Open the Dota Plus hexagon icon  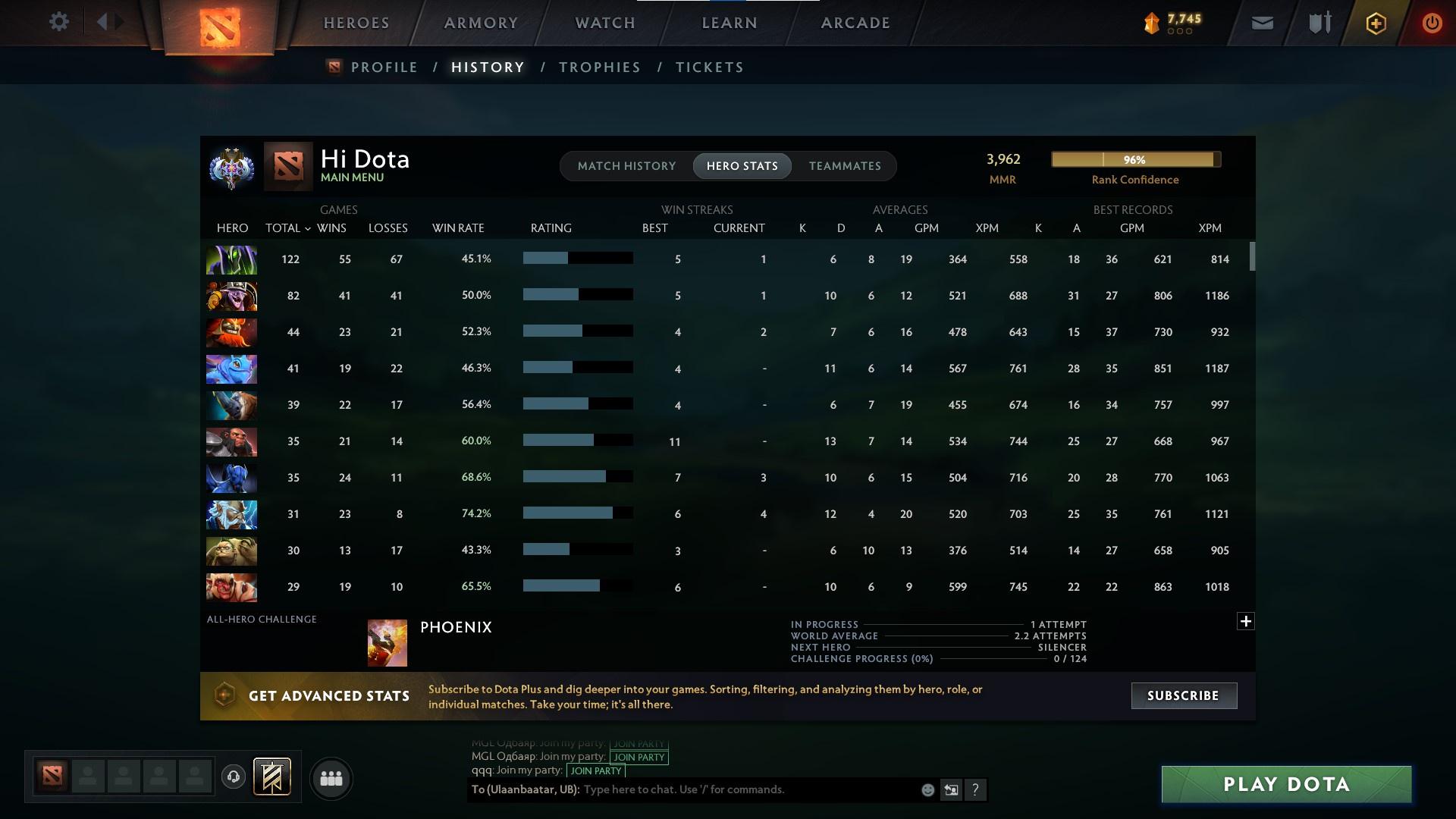1375,23
